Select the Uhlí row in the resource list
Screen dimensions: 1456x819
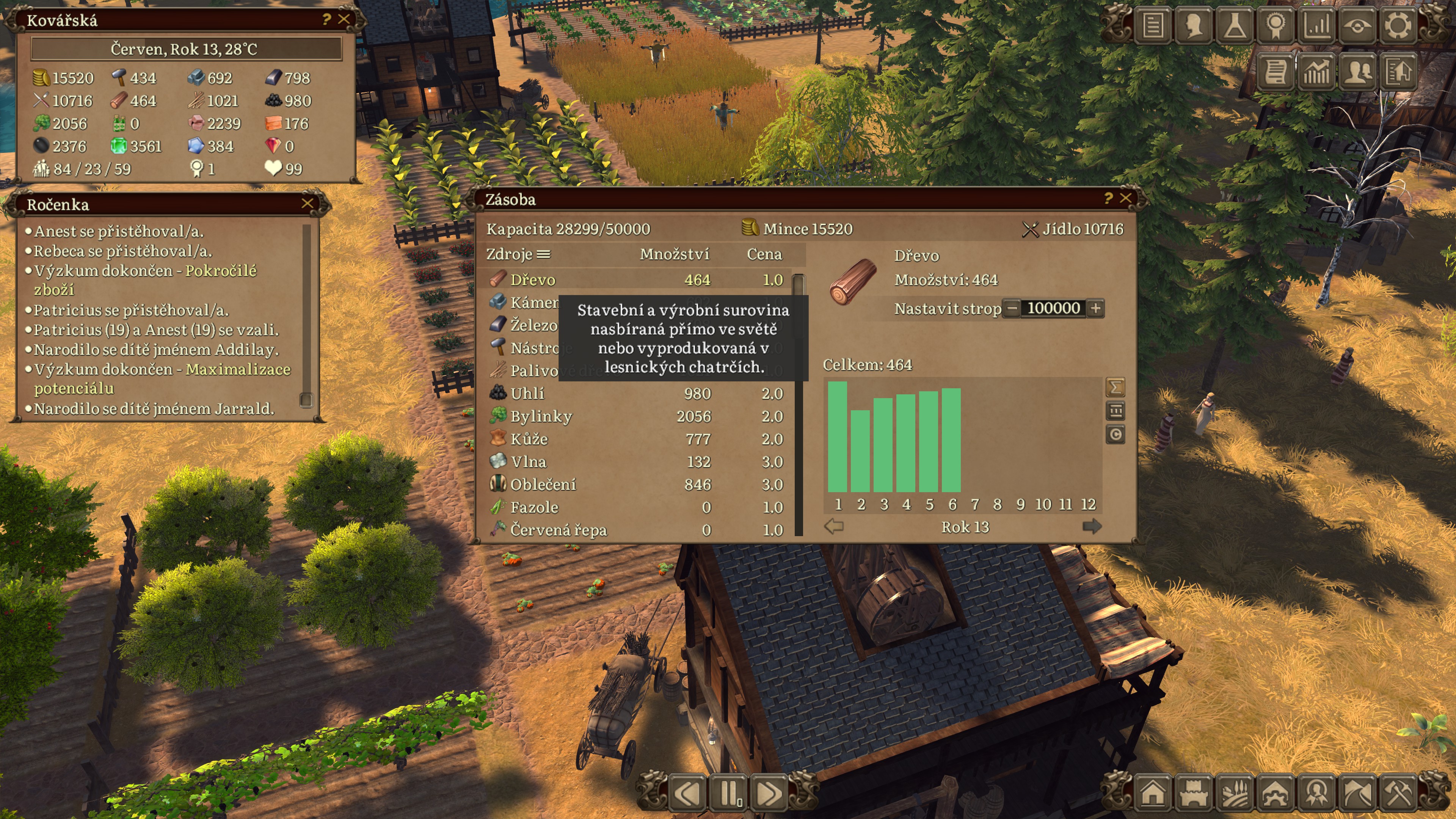coord(636,394)
